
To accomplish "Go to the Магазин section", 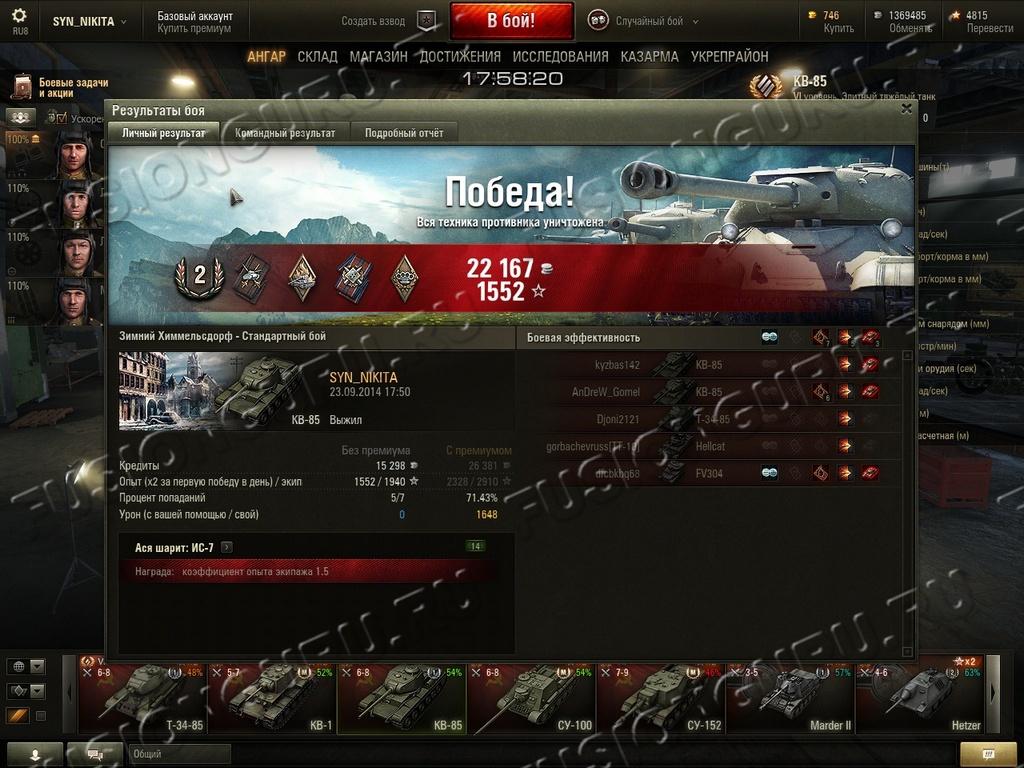I will [378, 57].
